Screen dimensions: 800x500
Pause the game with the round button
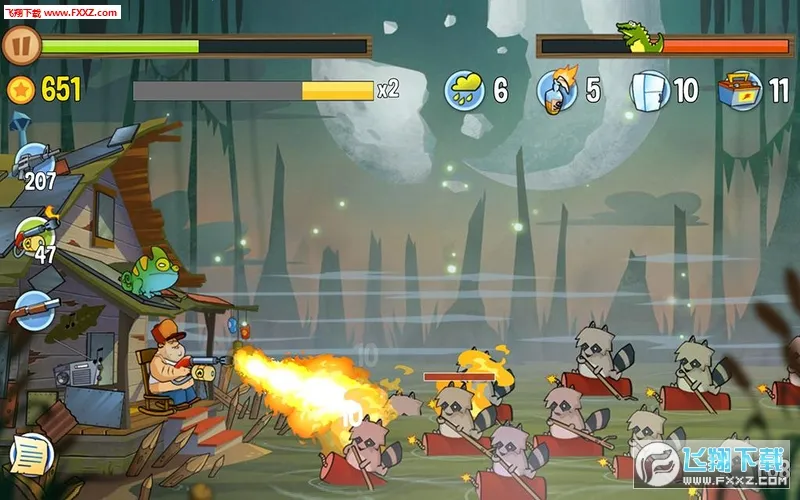pos(21,45)
